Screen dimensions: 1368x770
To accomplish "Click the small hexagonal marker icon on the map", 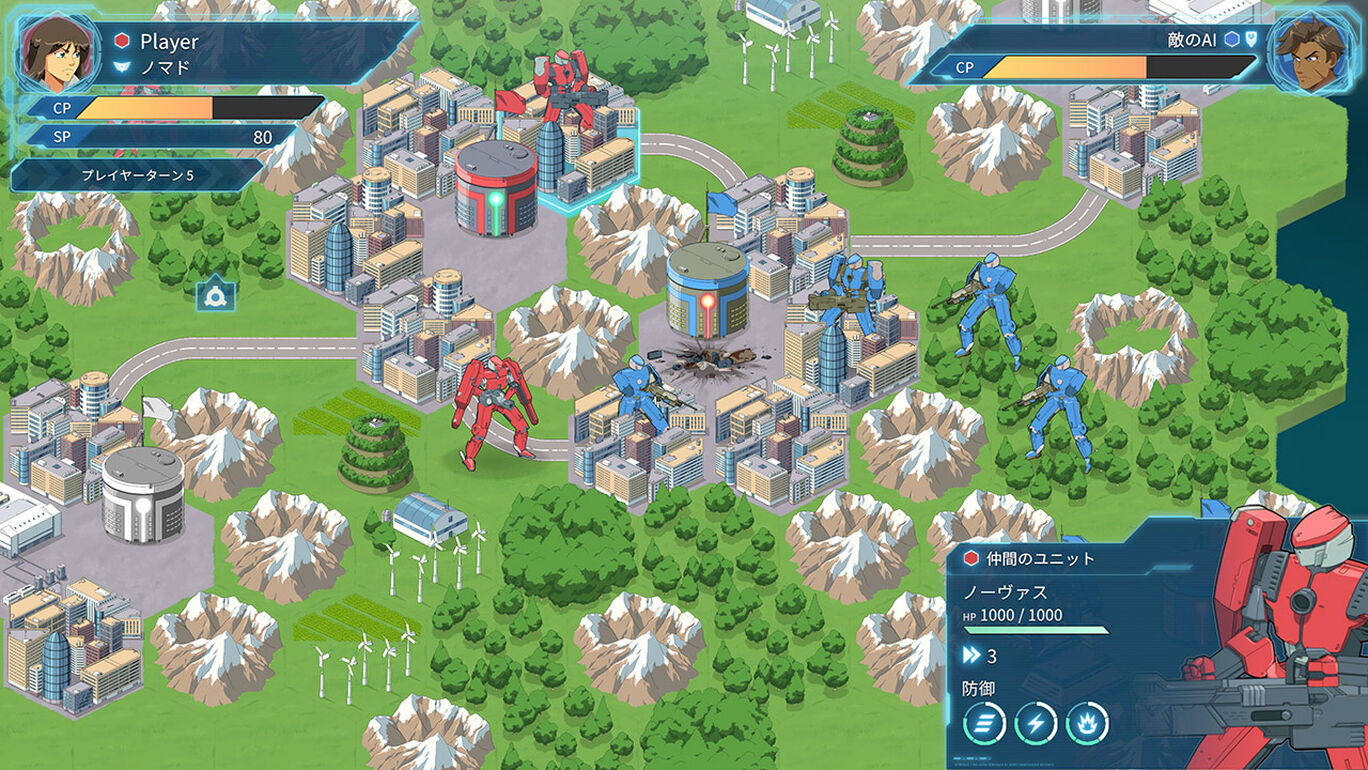I will point(215,294).
